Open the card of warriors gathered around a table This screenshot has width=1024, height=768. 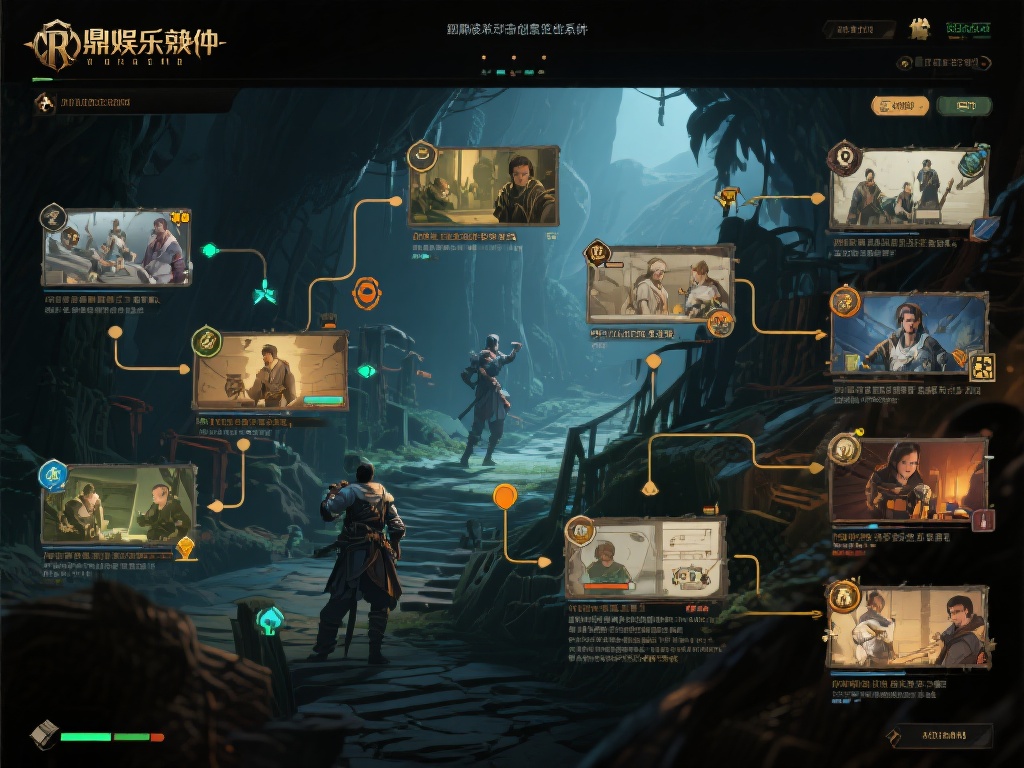(116, 247)
